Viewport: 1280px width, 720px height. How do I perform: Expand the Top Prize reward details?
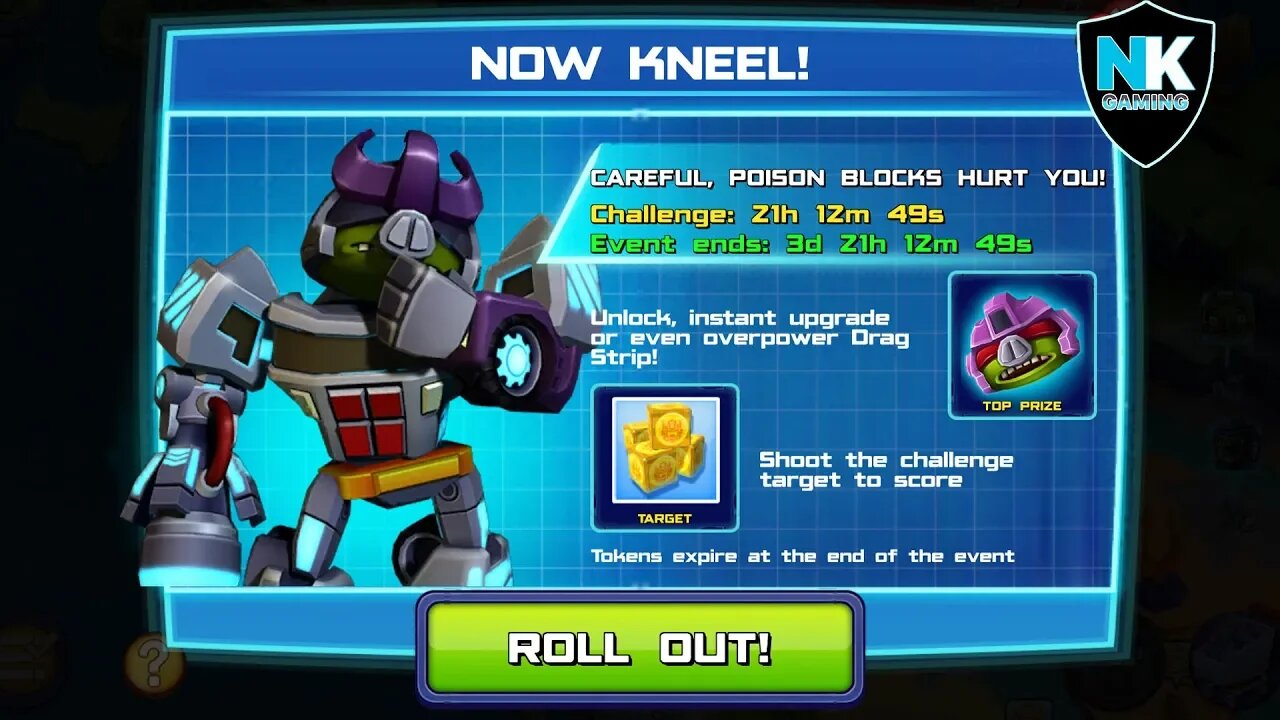(1019, 345)
